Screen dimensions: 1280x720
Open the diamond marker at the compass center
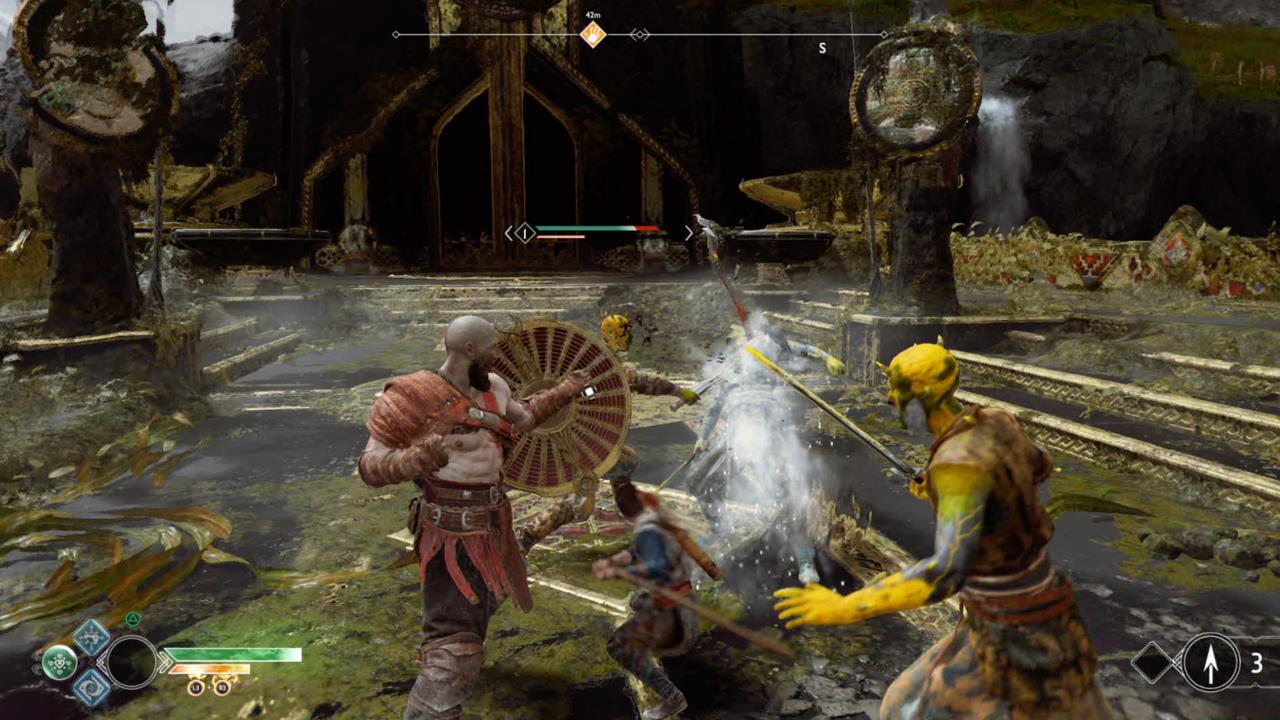640,34
